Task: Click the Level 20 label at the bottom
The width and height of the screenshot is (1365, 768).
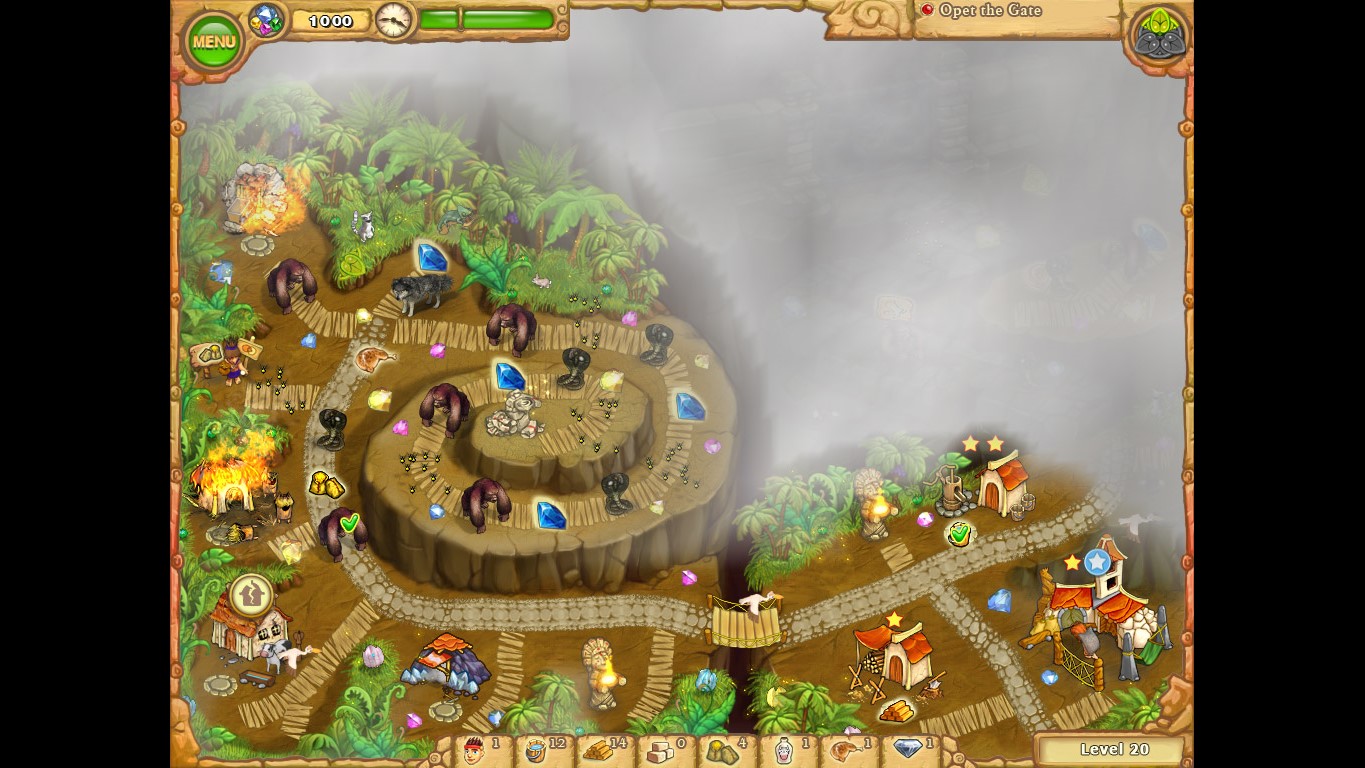Action: 1113,749
